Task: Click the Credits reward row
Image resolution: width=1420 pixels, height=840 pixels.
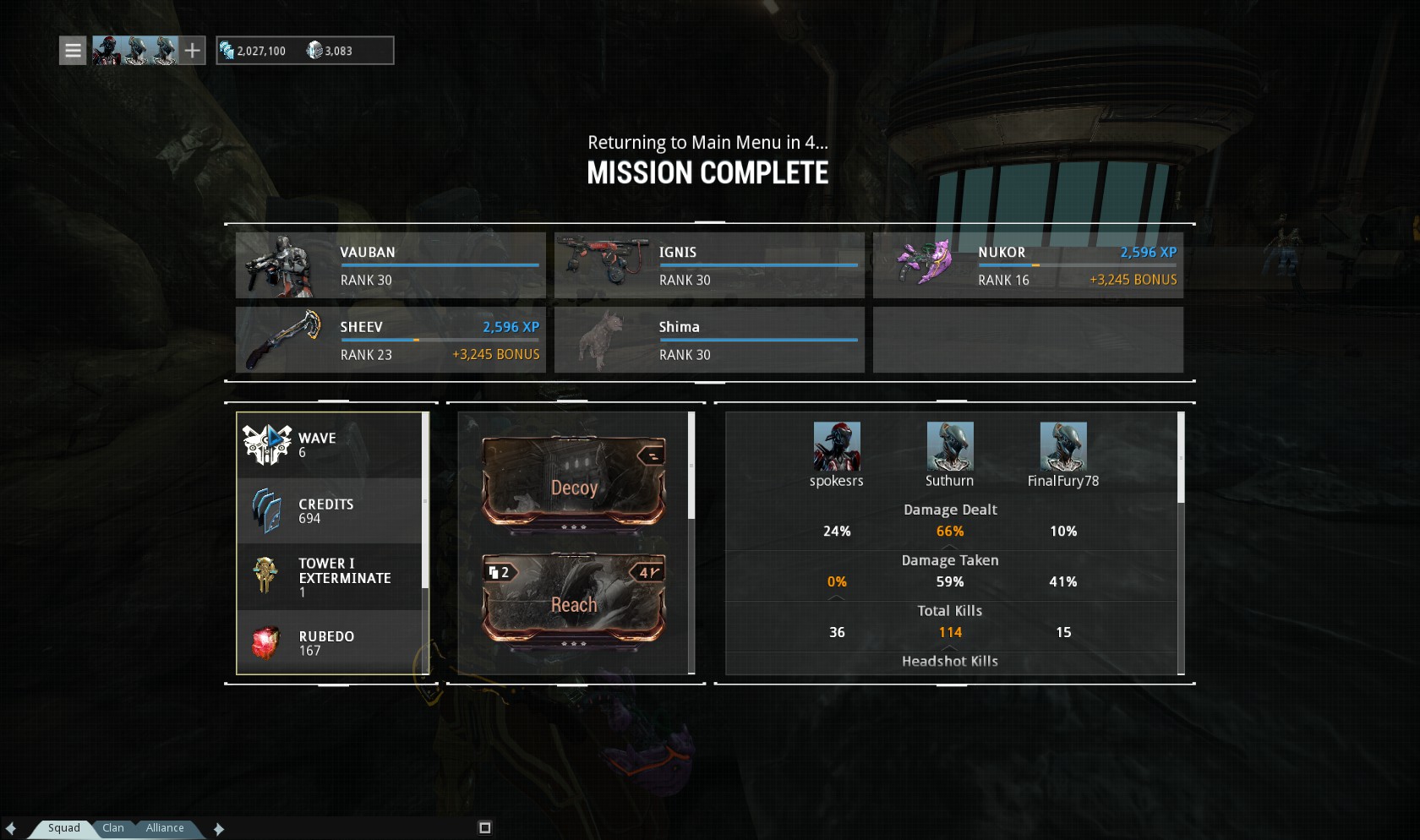Action: tap(330, 510)
